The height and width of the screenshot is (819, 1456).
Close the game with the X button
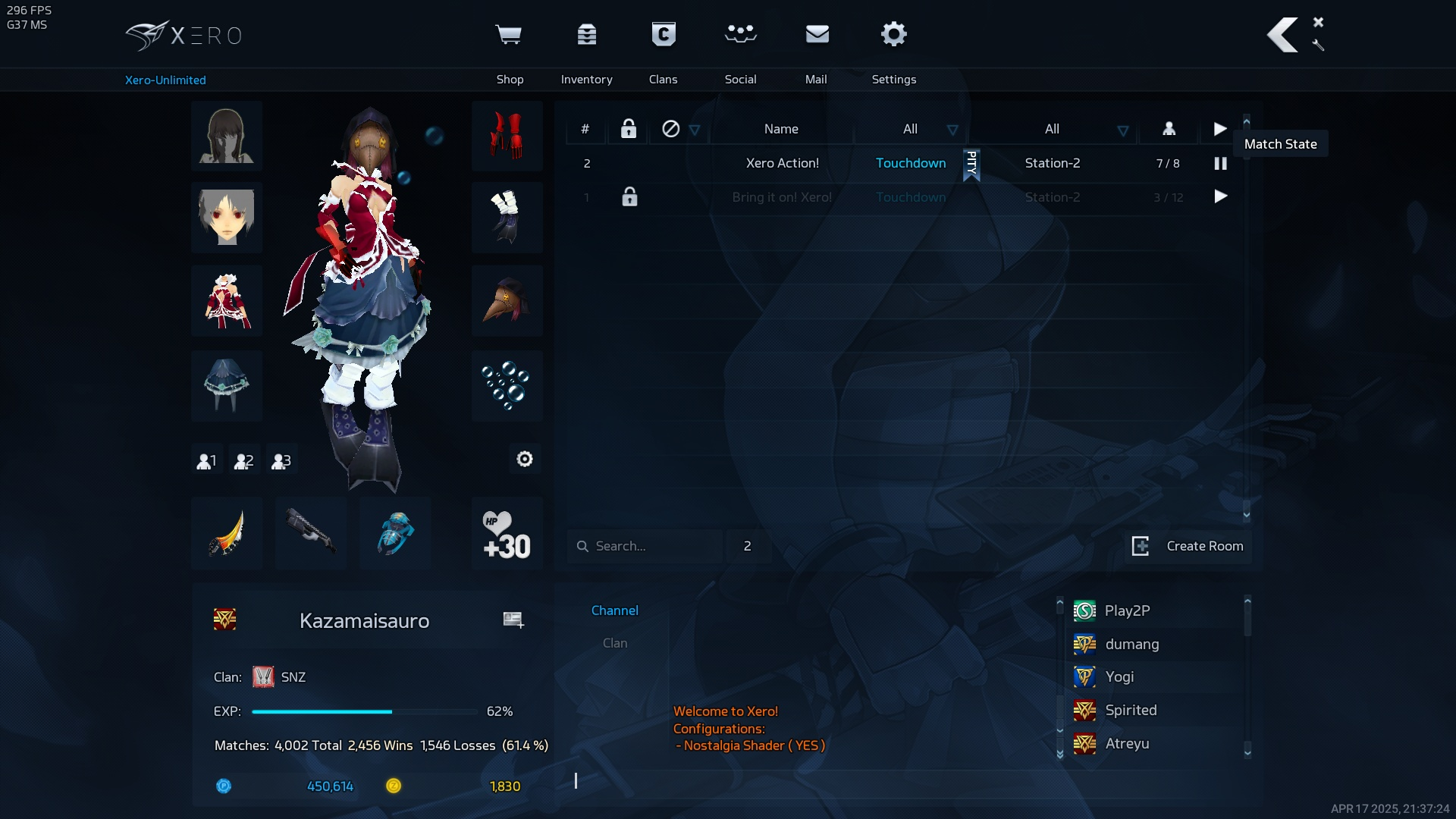(1318, 22)
